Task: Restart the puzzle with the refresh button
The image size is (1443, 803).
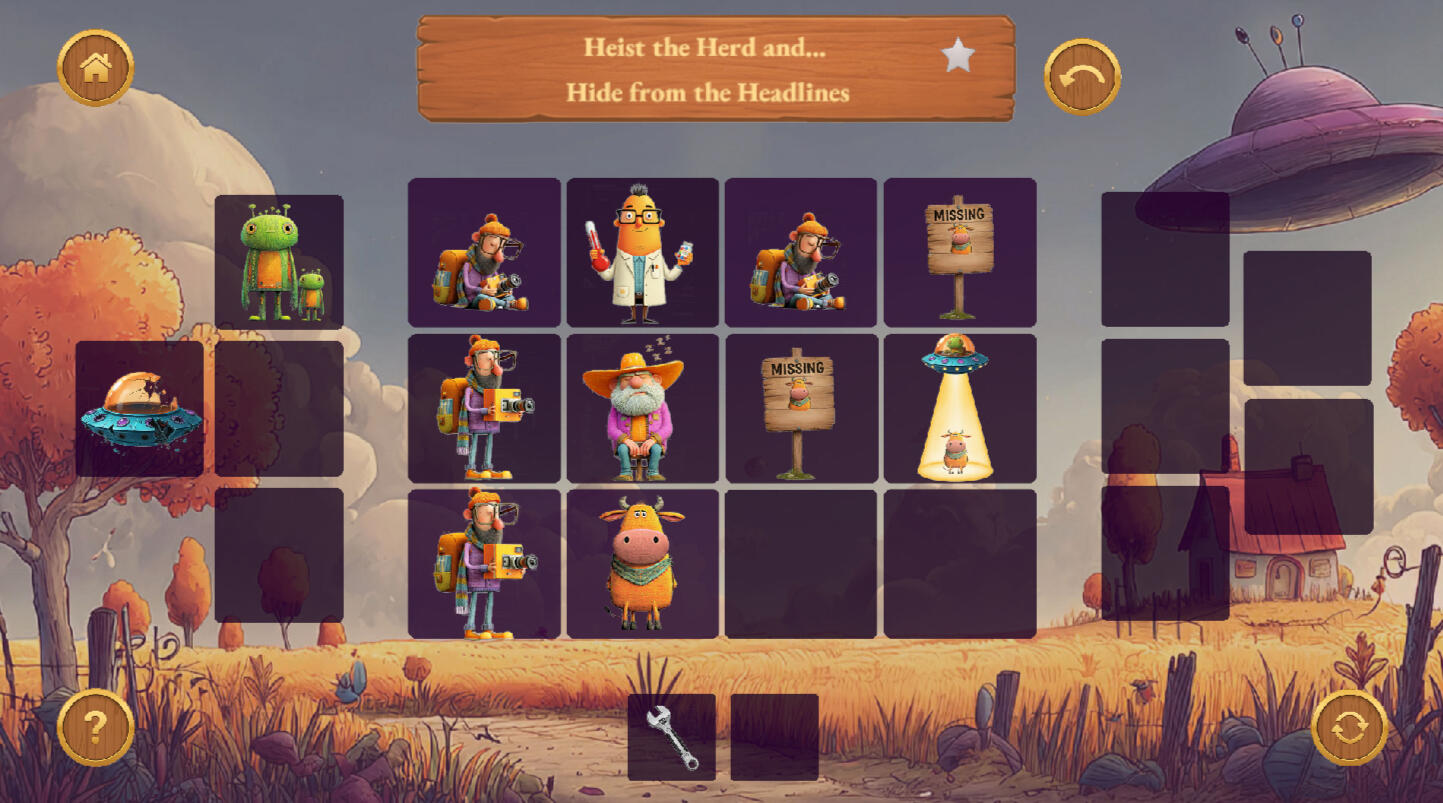Action: [1349, 727]
